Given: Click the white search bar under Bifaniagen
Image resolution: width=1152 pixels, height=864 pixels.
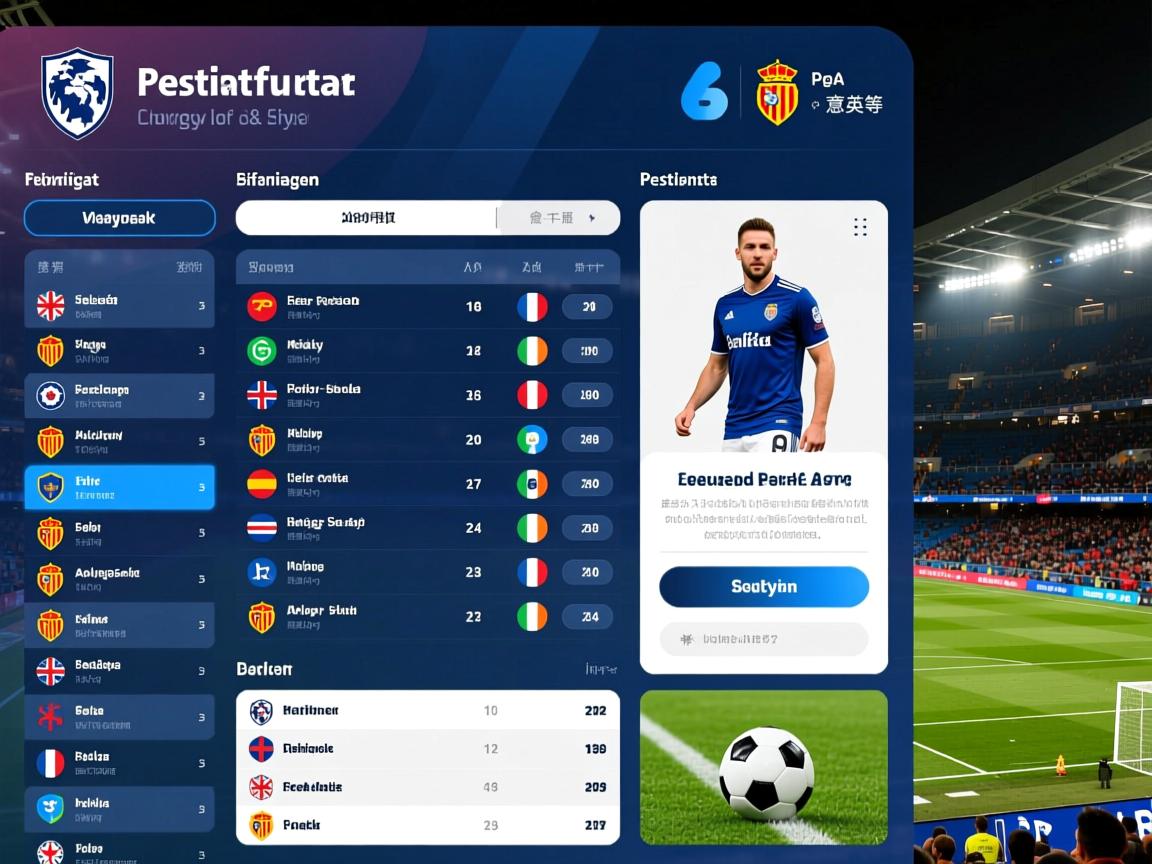Looking at the screenshot, I should [x=367, y=218].
